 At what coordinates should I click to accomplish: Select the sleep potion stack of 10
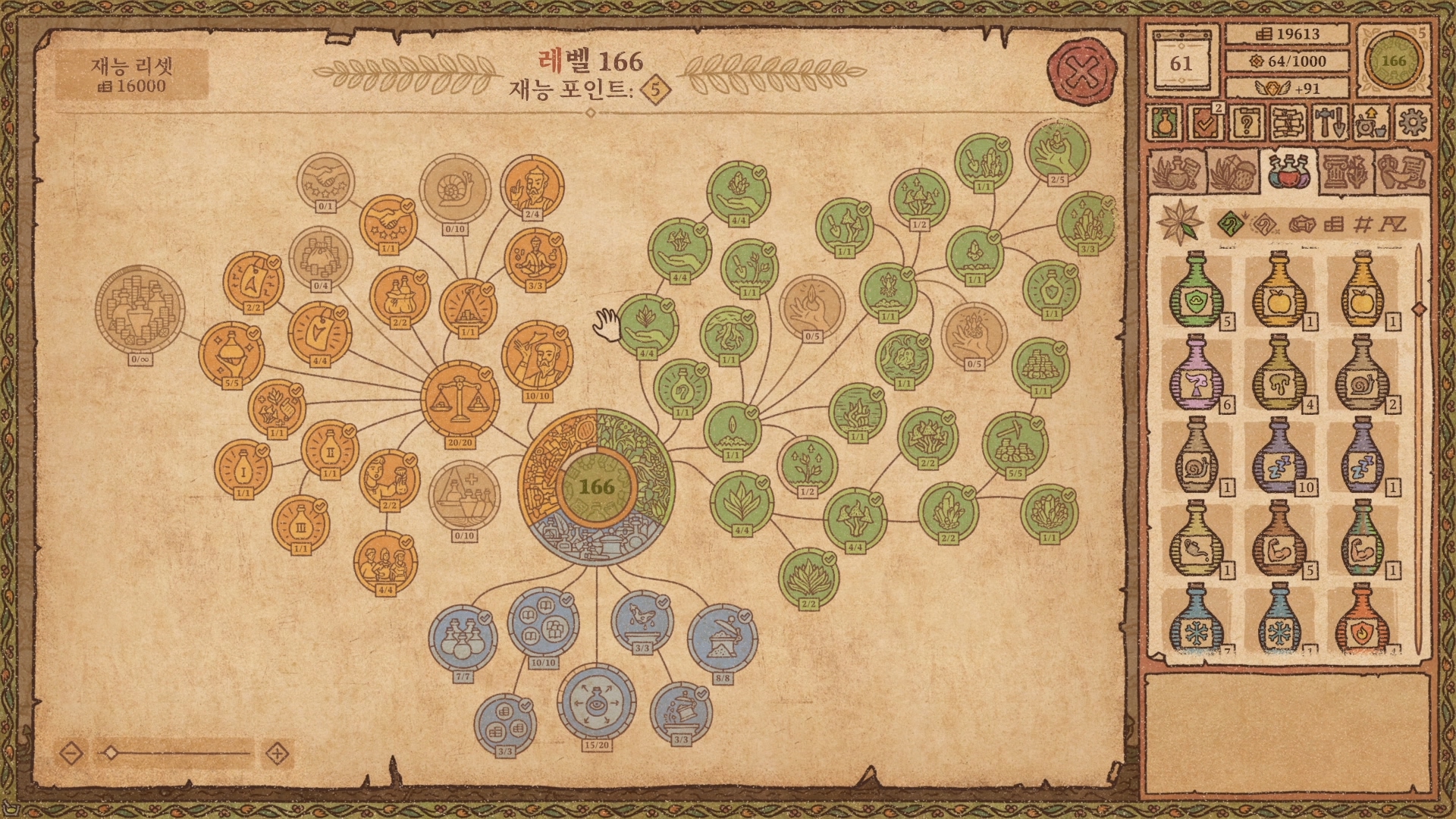1279,457
